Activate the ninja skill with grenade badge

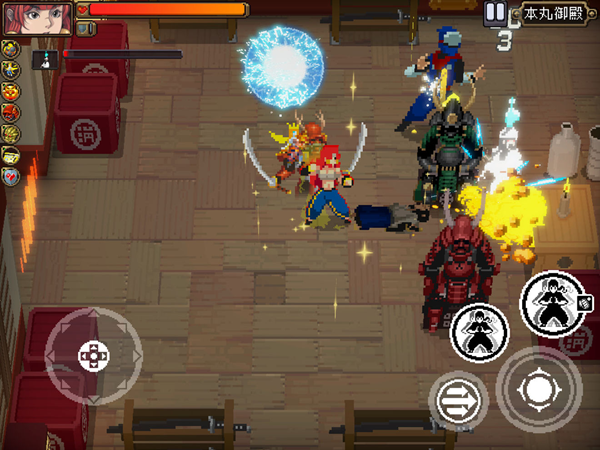pyautogui.click(x=551, y=303)
